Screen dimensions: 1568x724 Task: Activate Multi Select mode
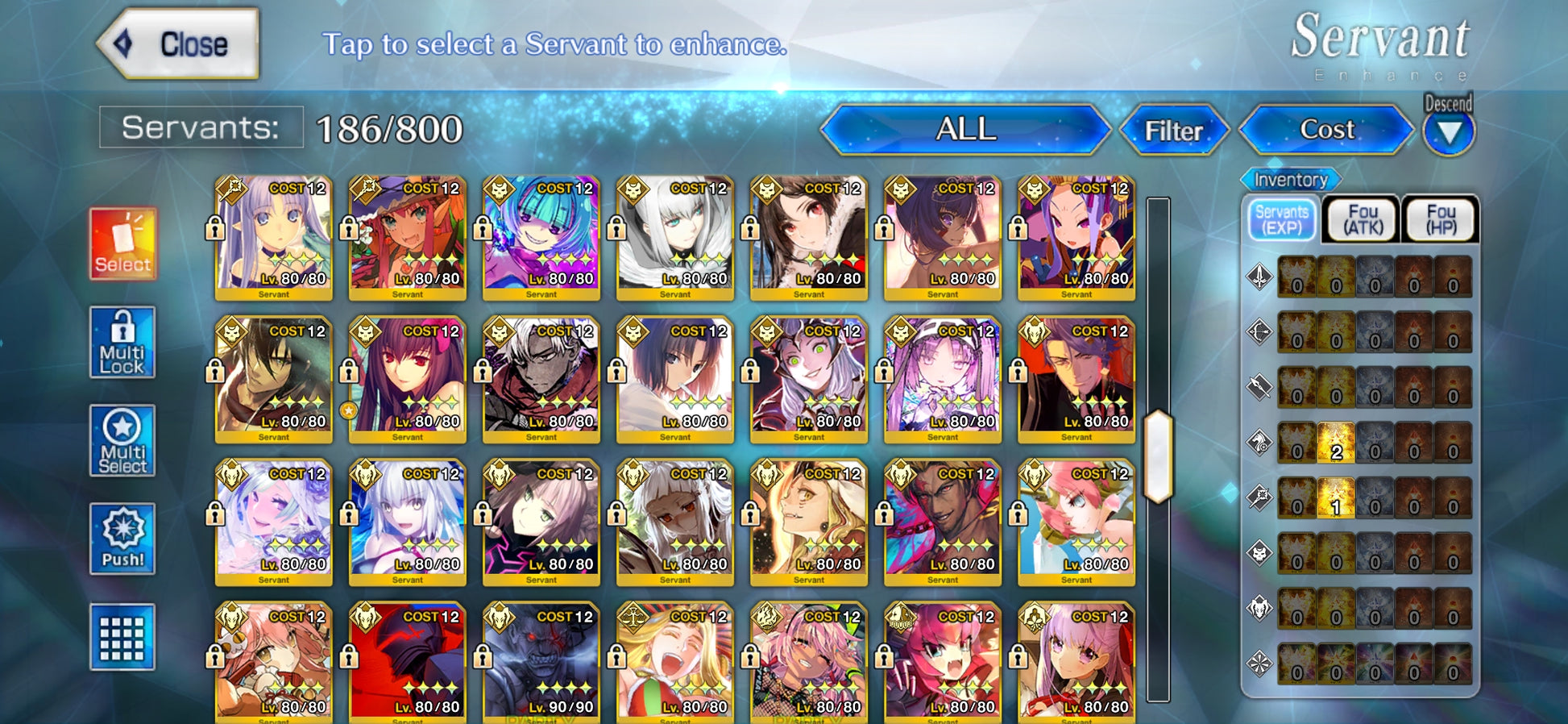pos(122,441)
